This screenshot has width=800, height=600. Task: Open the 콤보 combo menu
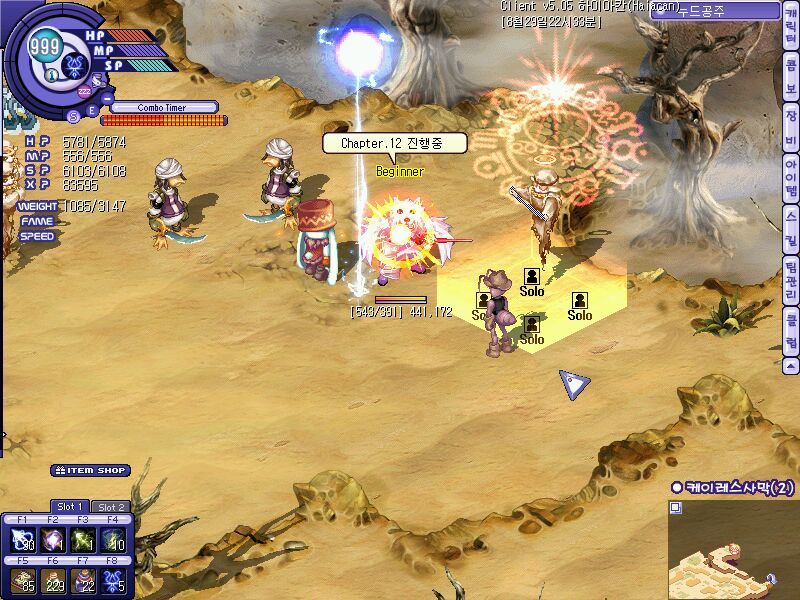coord(791,88)
